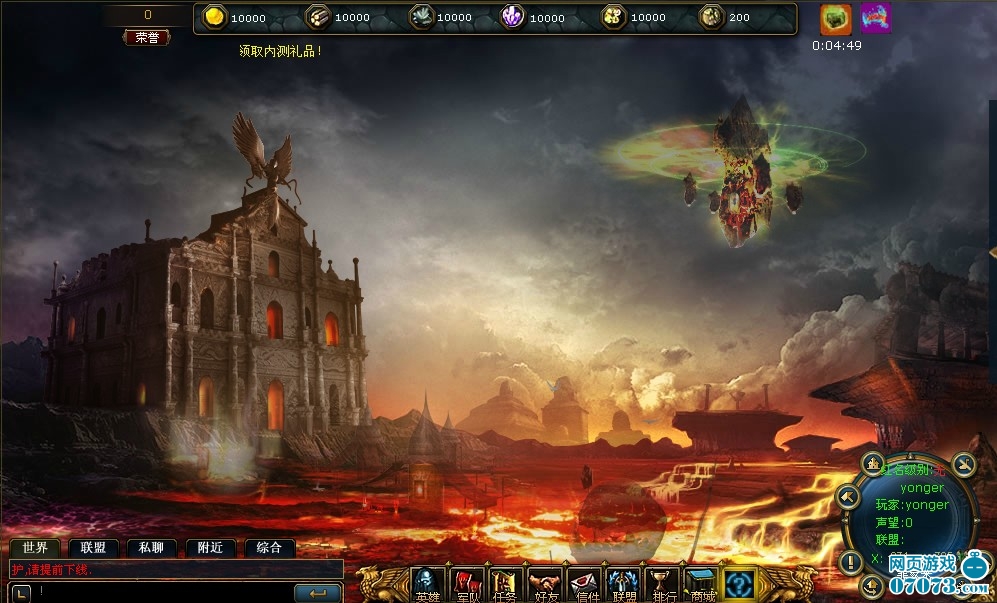Click the purple event icon at top right
This screenshot has height=603, width=997.
[875, 18]
